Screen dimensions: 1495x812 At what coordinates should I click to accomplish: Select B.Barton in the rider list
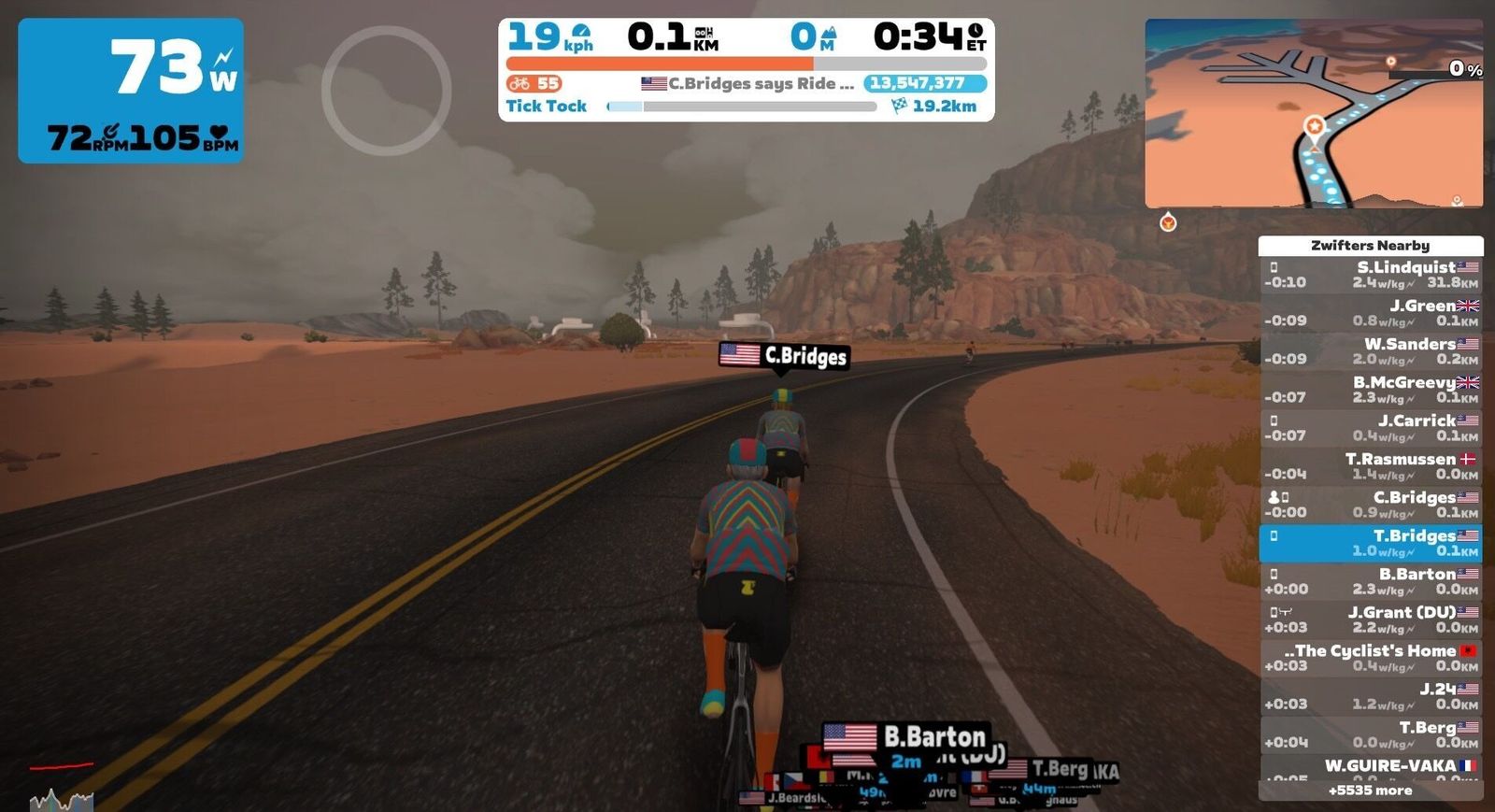tap(1370, 581)
